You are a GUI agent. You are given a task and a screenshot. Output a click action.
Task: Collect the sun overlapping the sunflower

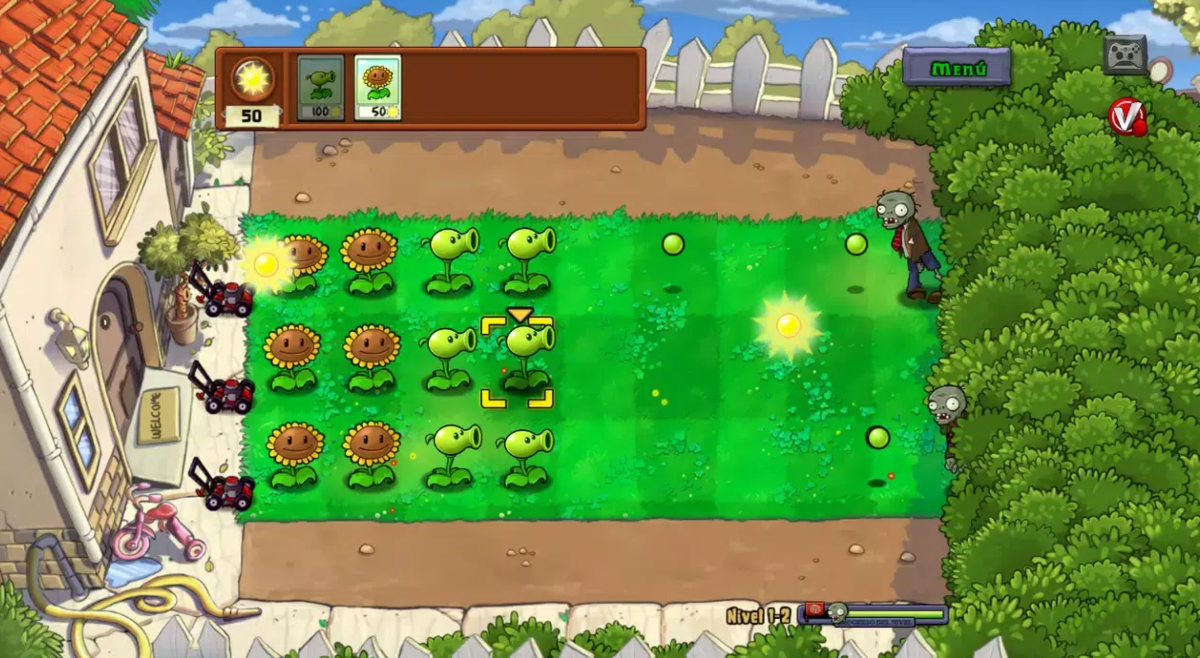tap(266, 265)
